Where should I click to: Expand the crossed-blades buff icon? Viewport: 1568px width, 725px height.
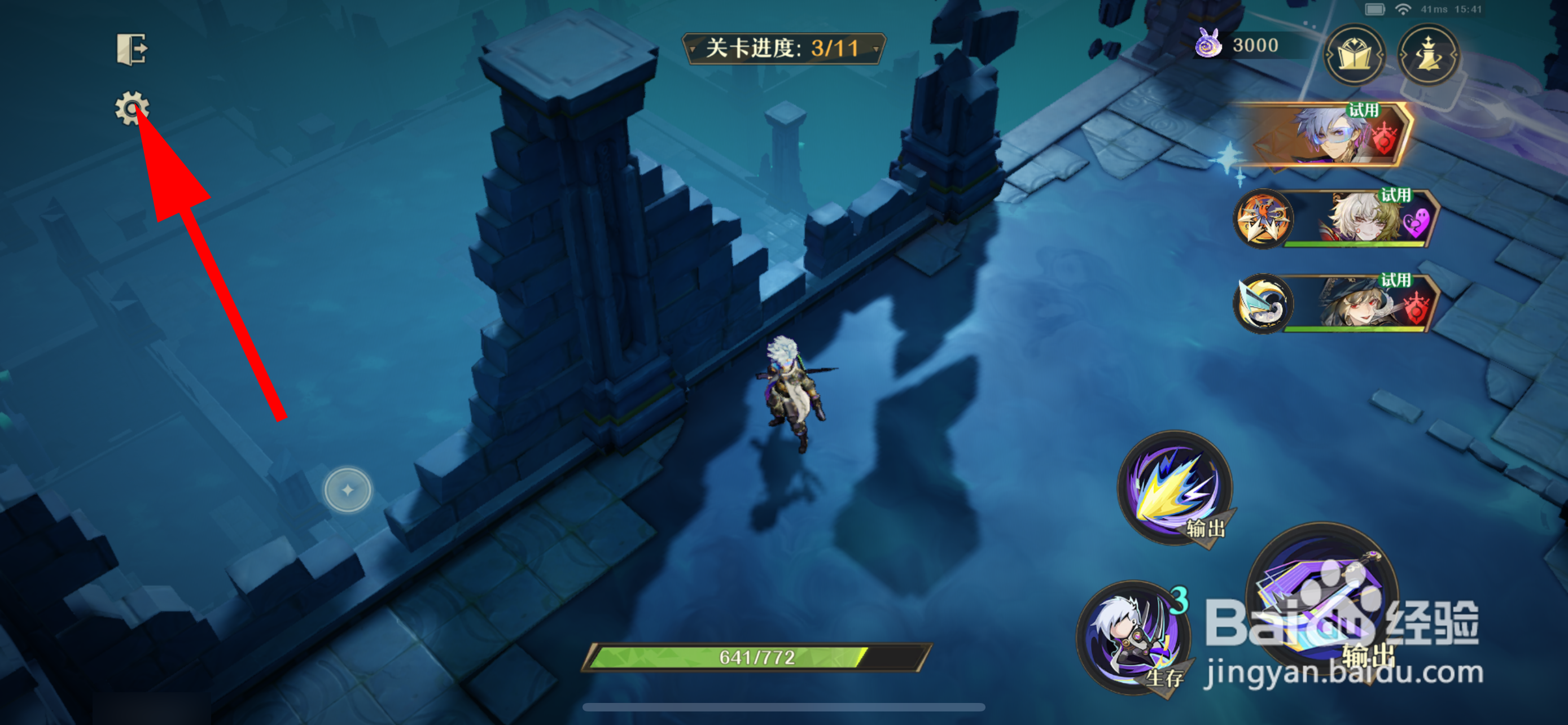click(1263, 221)
